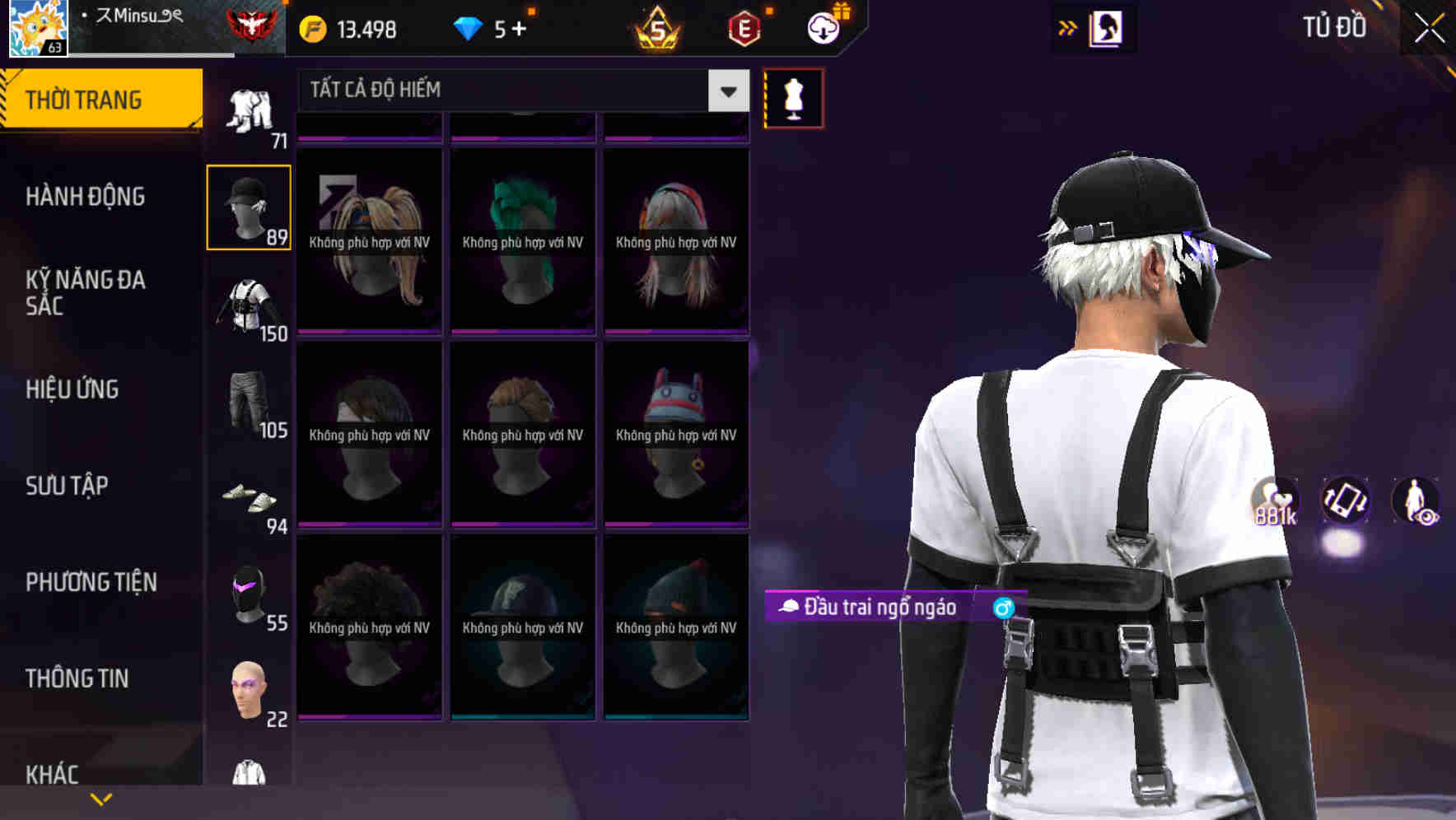Image resolution: width=1456 pixels, height=820 pixels.
Task: Switch to the HÀNH ĐỘNG tab
Action: [x=86, y=196]
